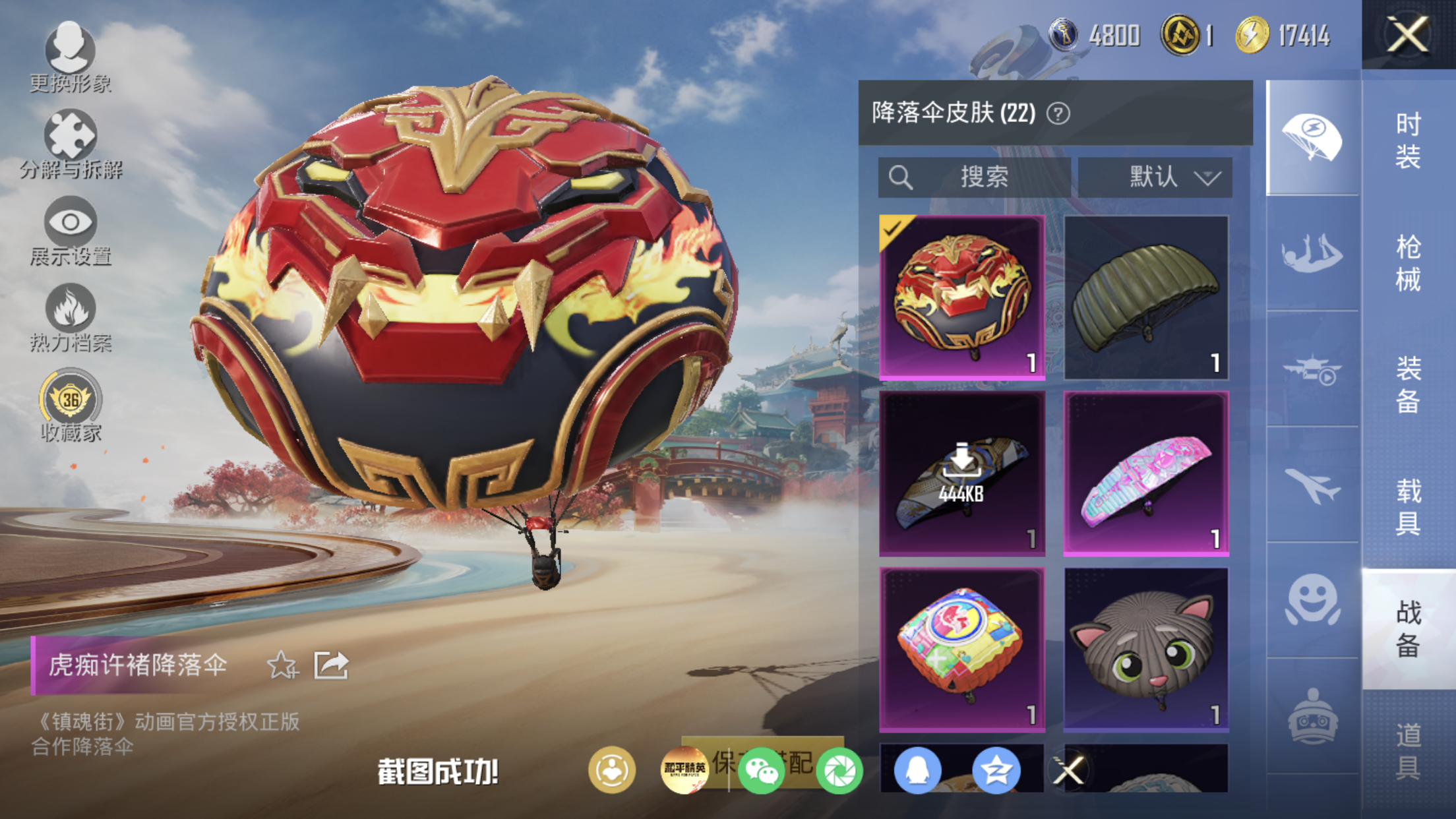Select the gray cat parachute skin
The width and height of the screenshot is (1456, 819).
[1146, 650]
